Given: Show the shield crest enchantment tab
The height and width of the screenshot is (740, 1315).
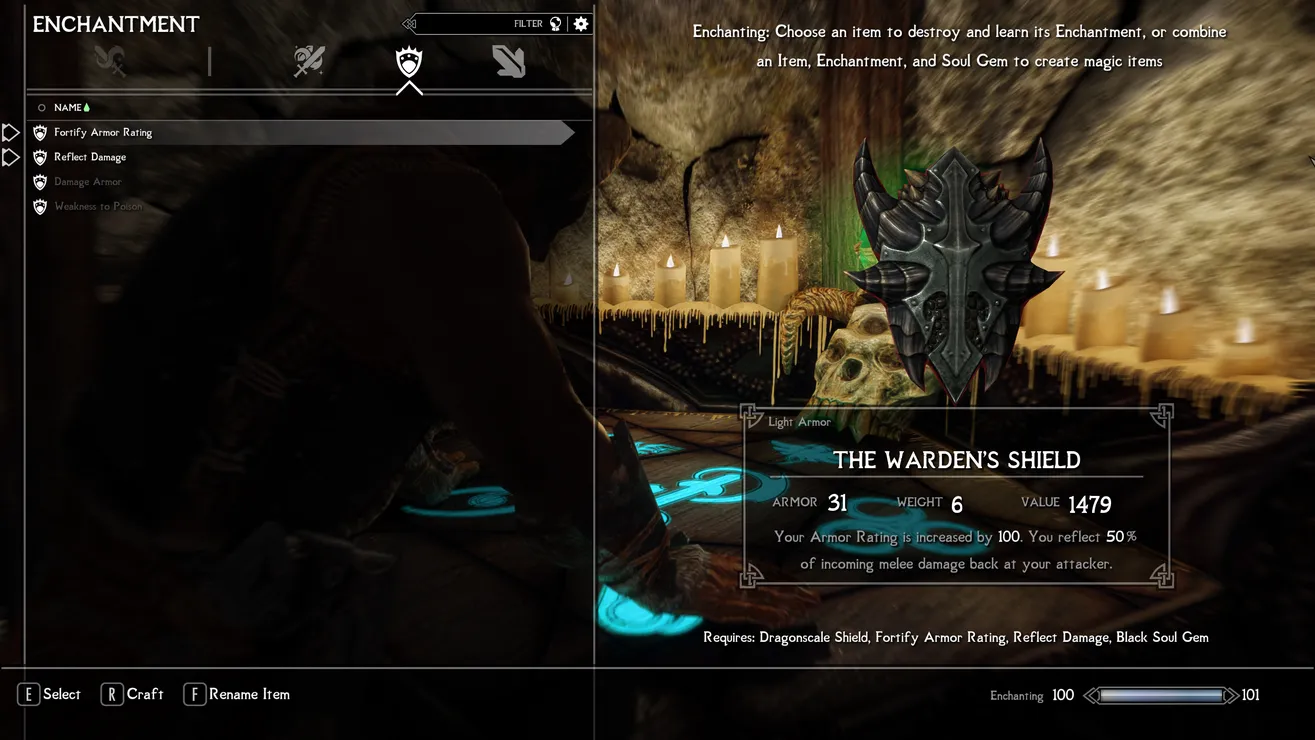Looking at the screenshot, I should coord(409,62).
